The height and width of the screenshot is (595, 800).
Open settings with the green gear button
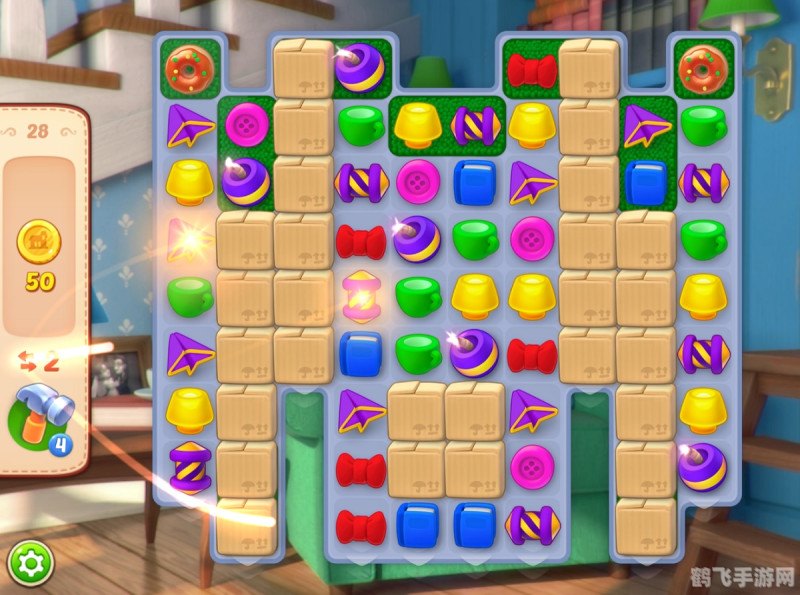pos(29,565)
